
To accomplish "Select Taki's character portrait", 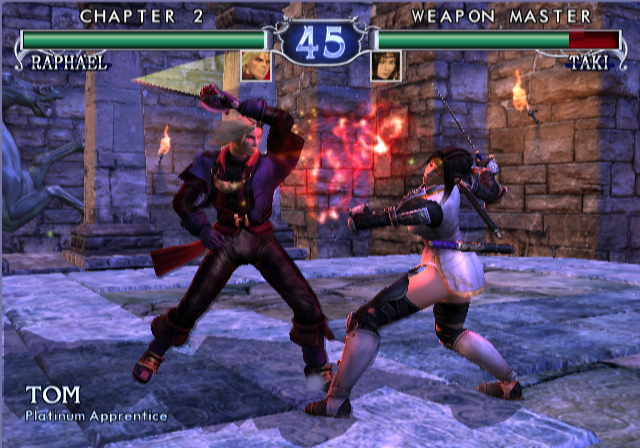I will tap(386, 65).
